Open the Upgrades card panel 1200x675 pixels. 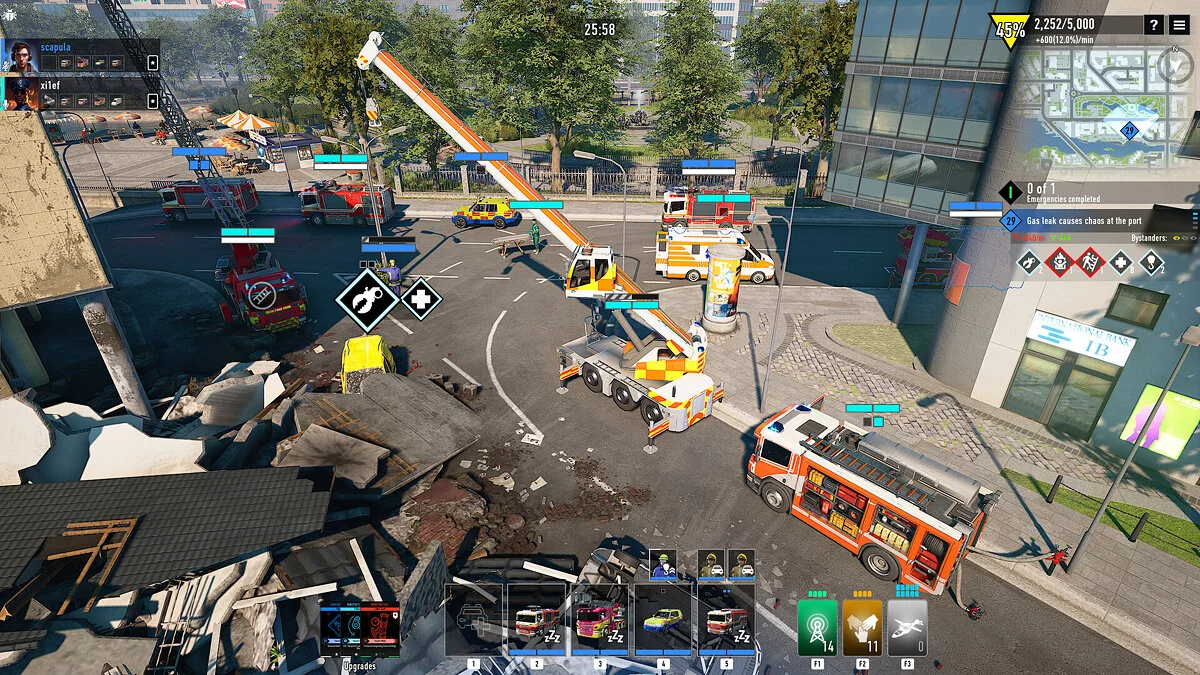coord(360,627)
